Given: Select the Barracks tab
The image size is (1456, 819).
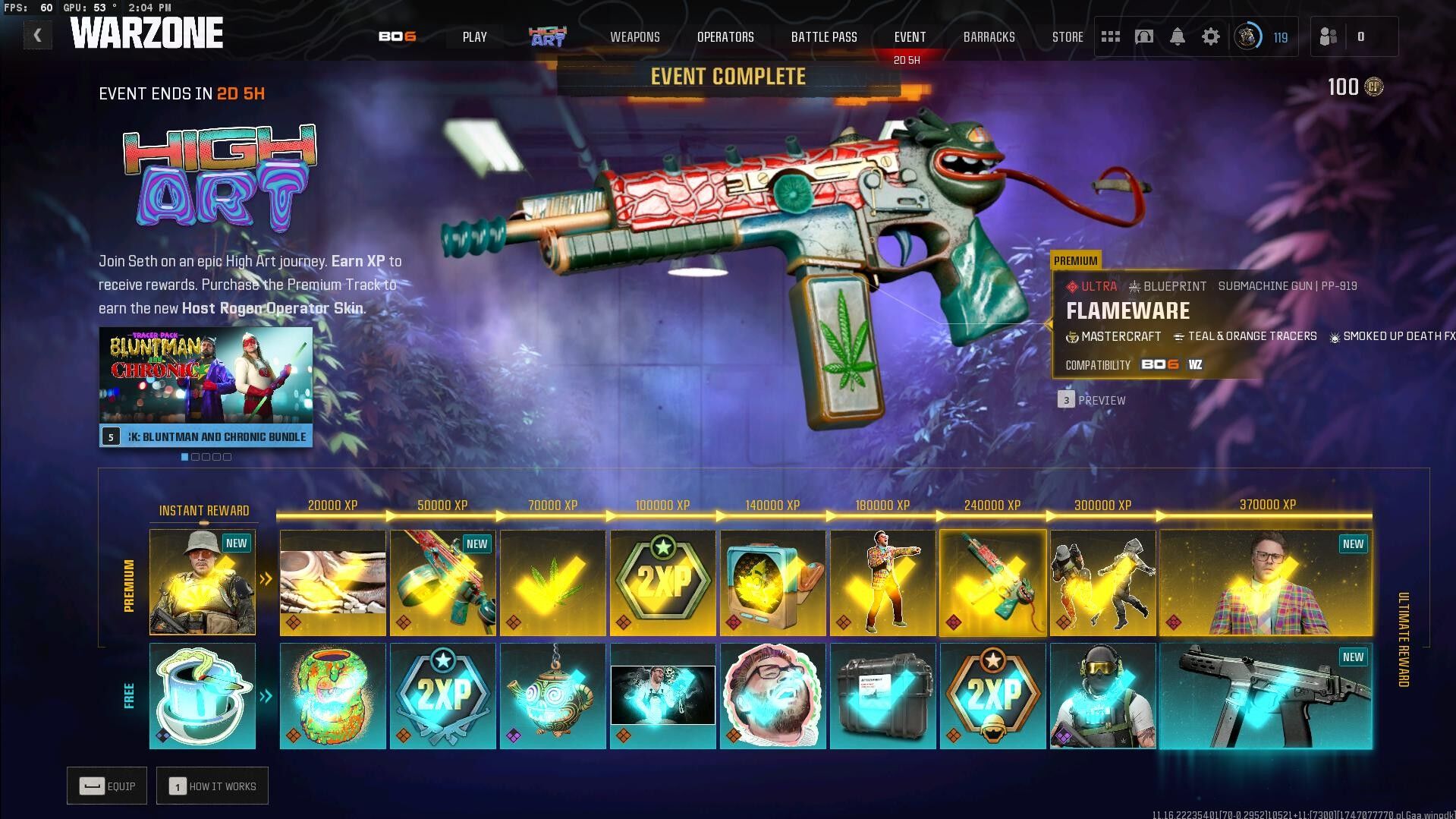Looking at the screenshot, I should (988, 36).
